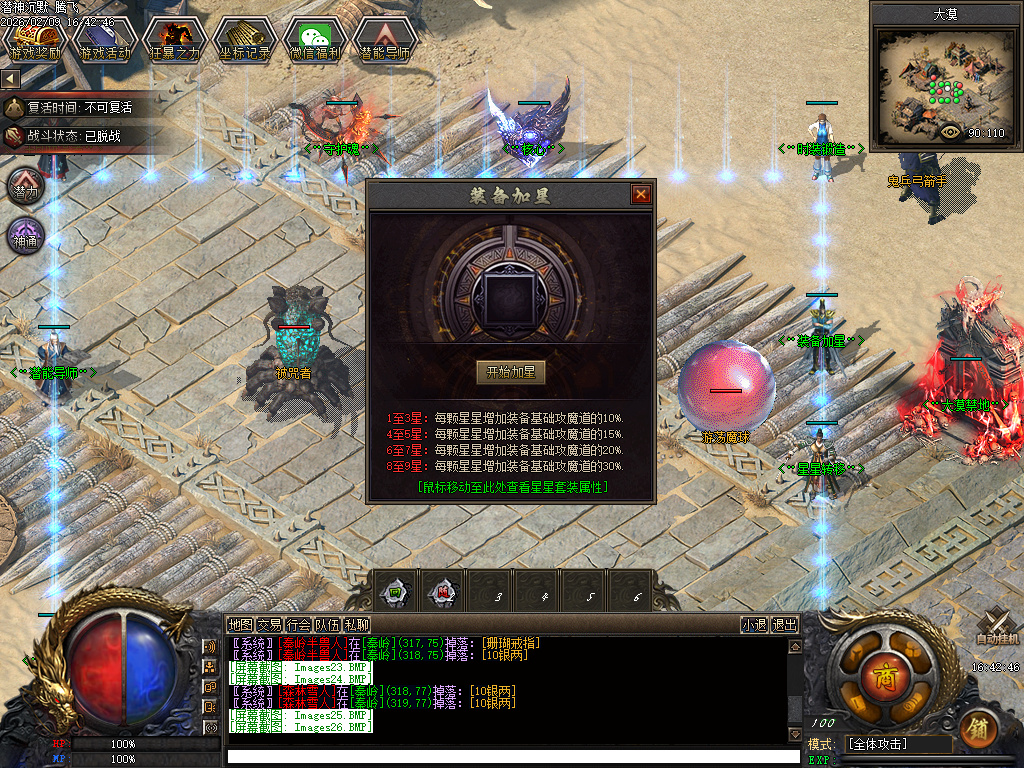Screen dimensions: 1024x768
Task: Switch to the 行会 guild tab
Action: tap(298, 625)
